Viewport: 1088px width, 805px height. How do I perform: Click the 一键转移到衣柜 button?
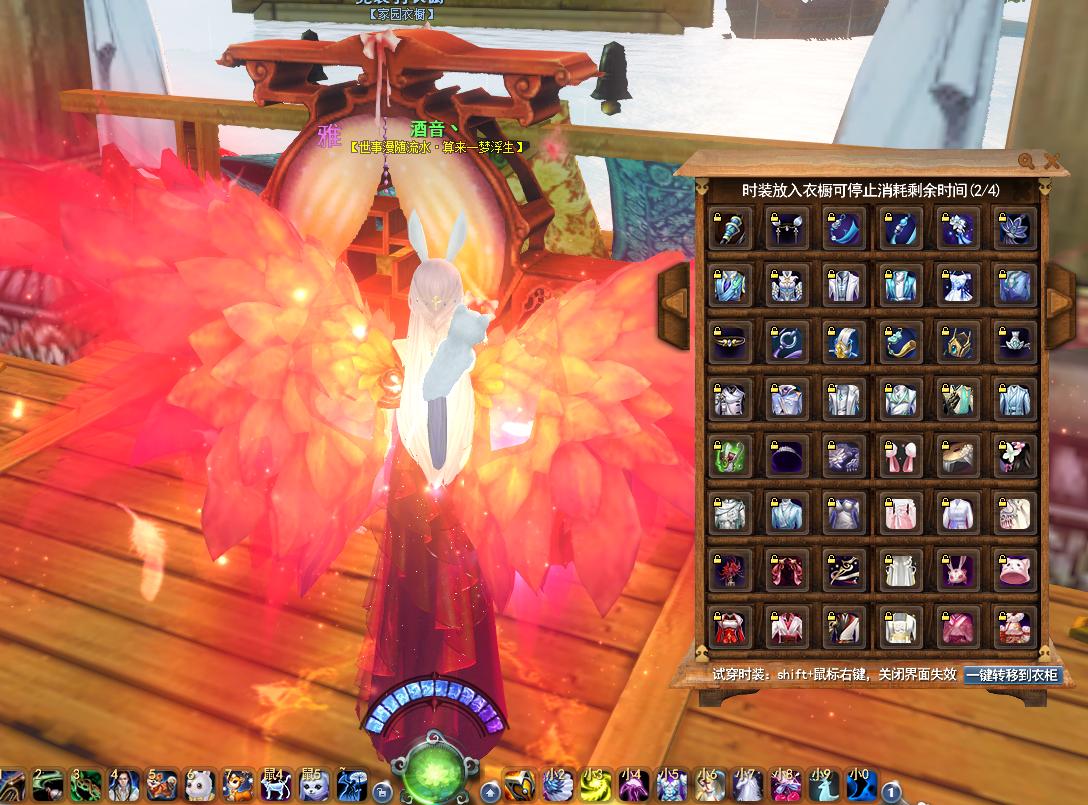click(x=1012, y=675)
